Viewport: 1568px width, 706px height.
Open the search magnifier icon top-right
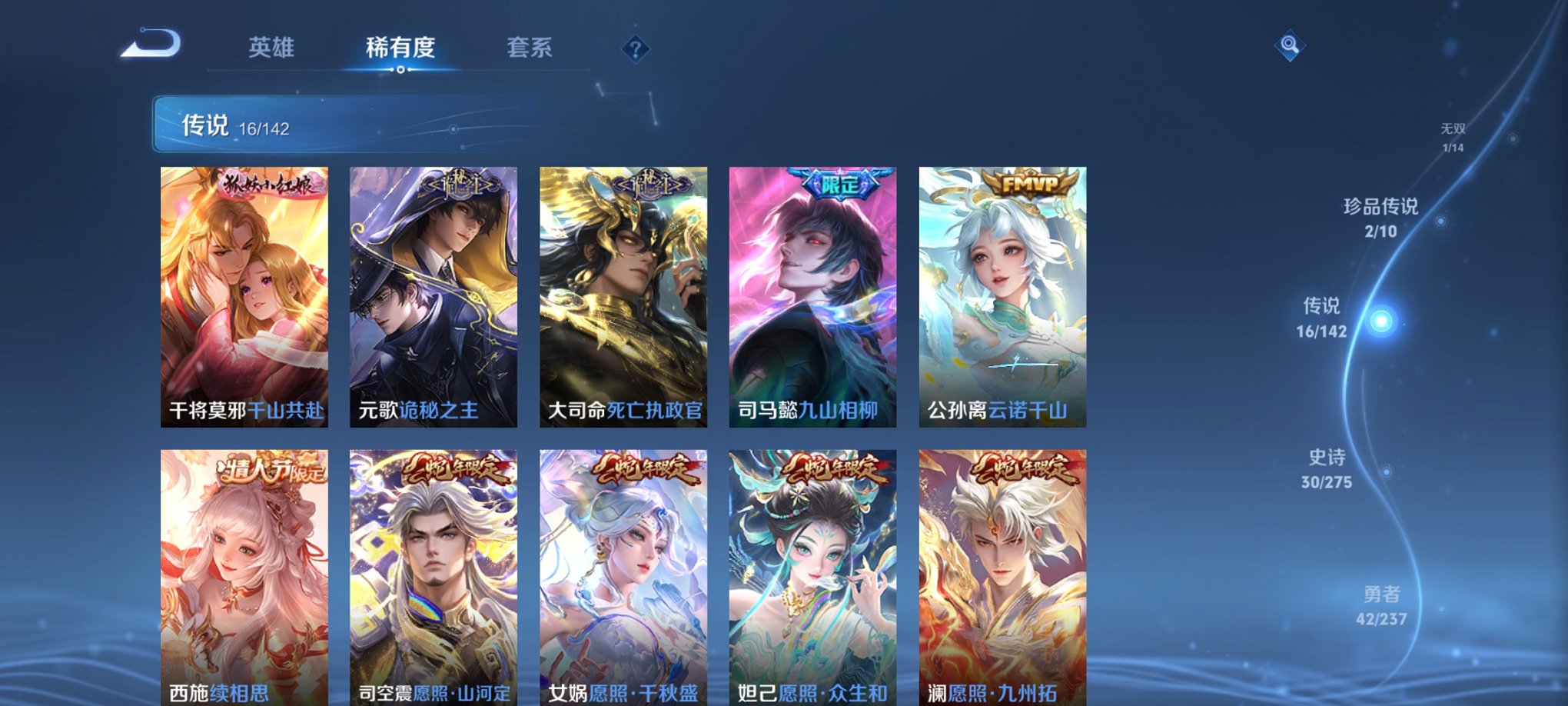click(x=1291, y=45)
